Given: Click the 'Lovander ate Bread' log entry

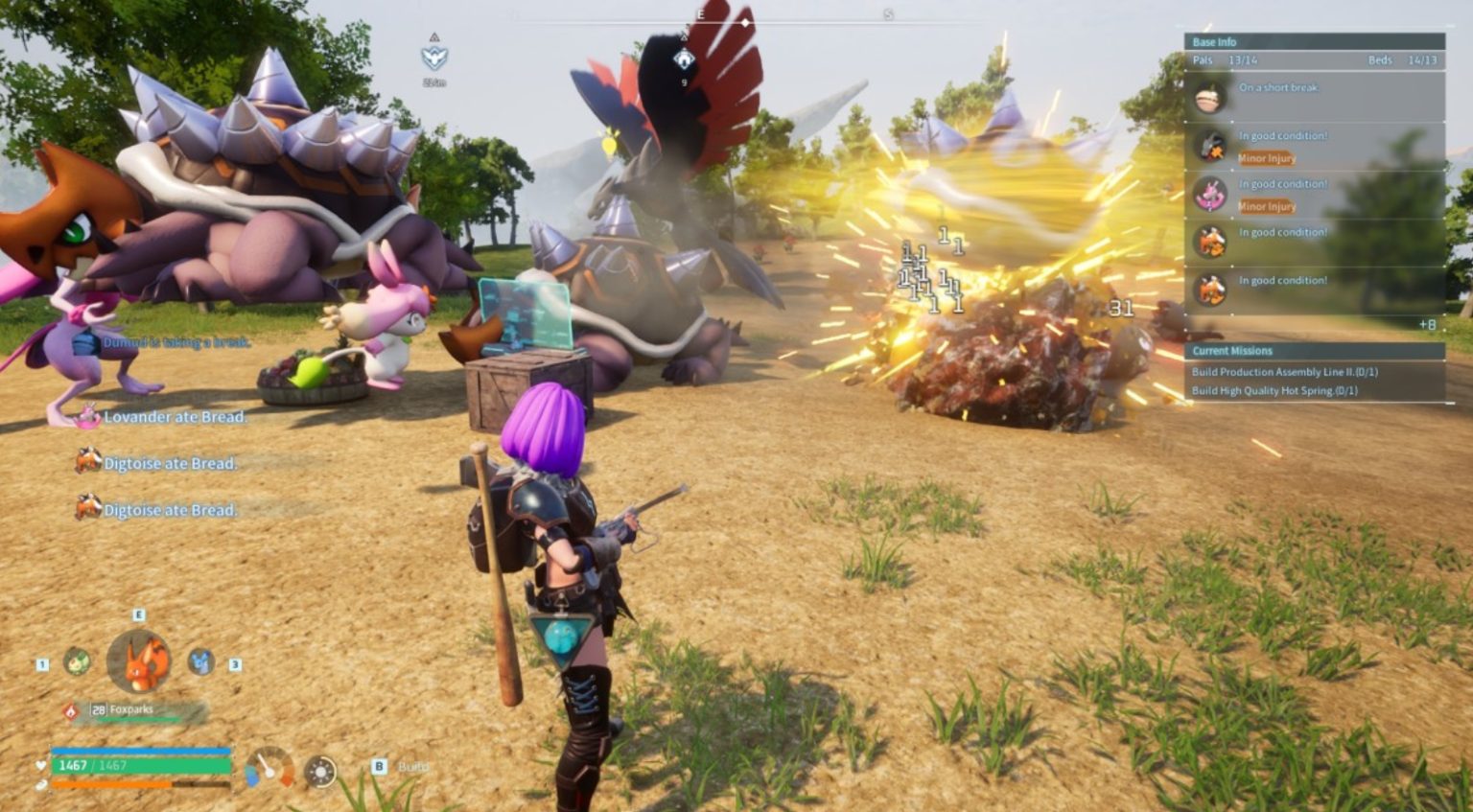Looking at the screenshot, I should 175,417.
